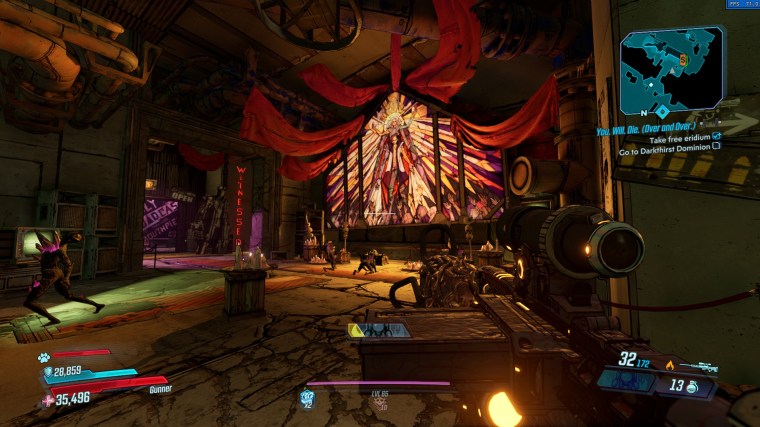Select the incendiary flame element icon
This screenshot has width=760, height=427.
tap(669, 365)
